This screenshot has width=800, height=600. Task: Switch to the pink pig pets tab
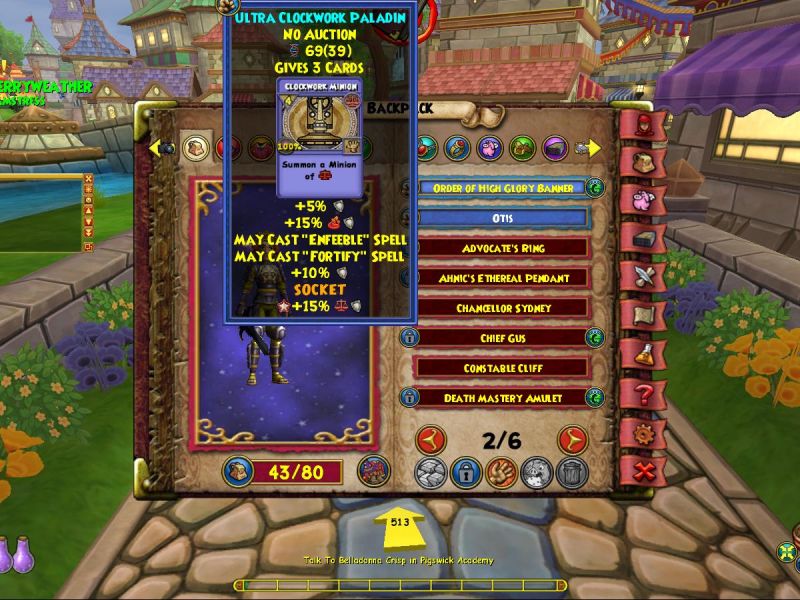pos(643,198)
